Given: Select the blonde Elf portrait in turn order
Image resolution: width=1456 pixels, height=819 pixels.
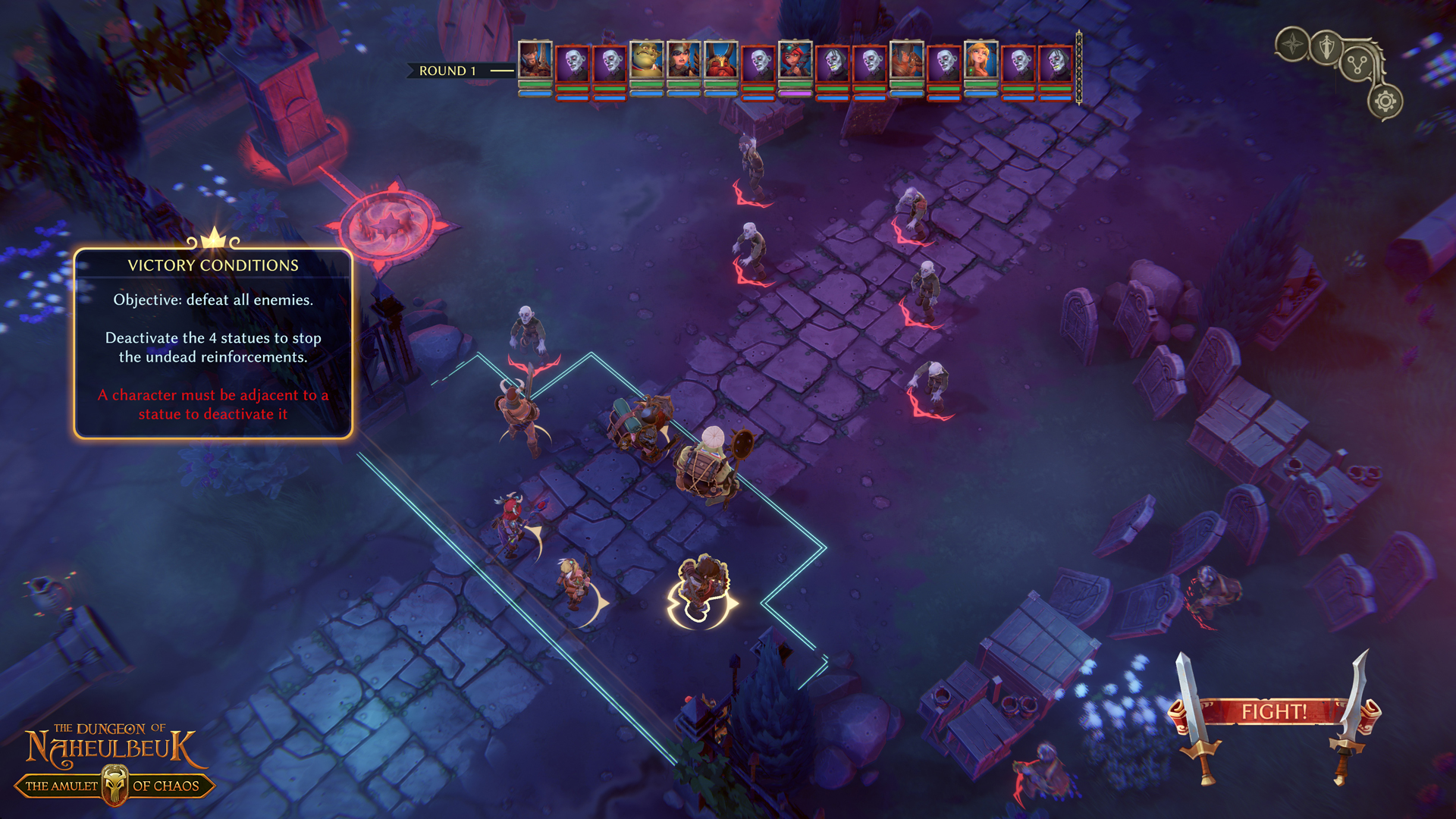Looking at the screenshot, I should pos(981,61).
